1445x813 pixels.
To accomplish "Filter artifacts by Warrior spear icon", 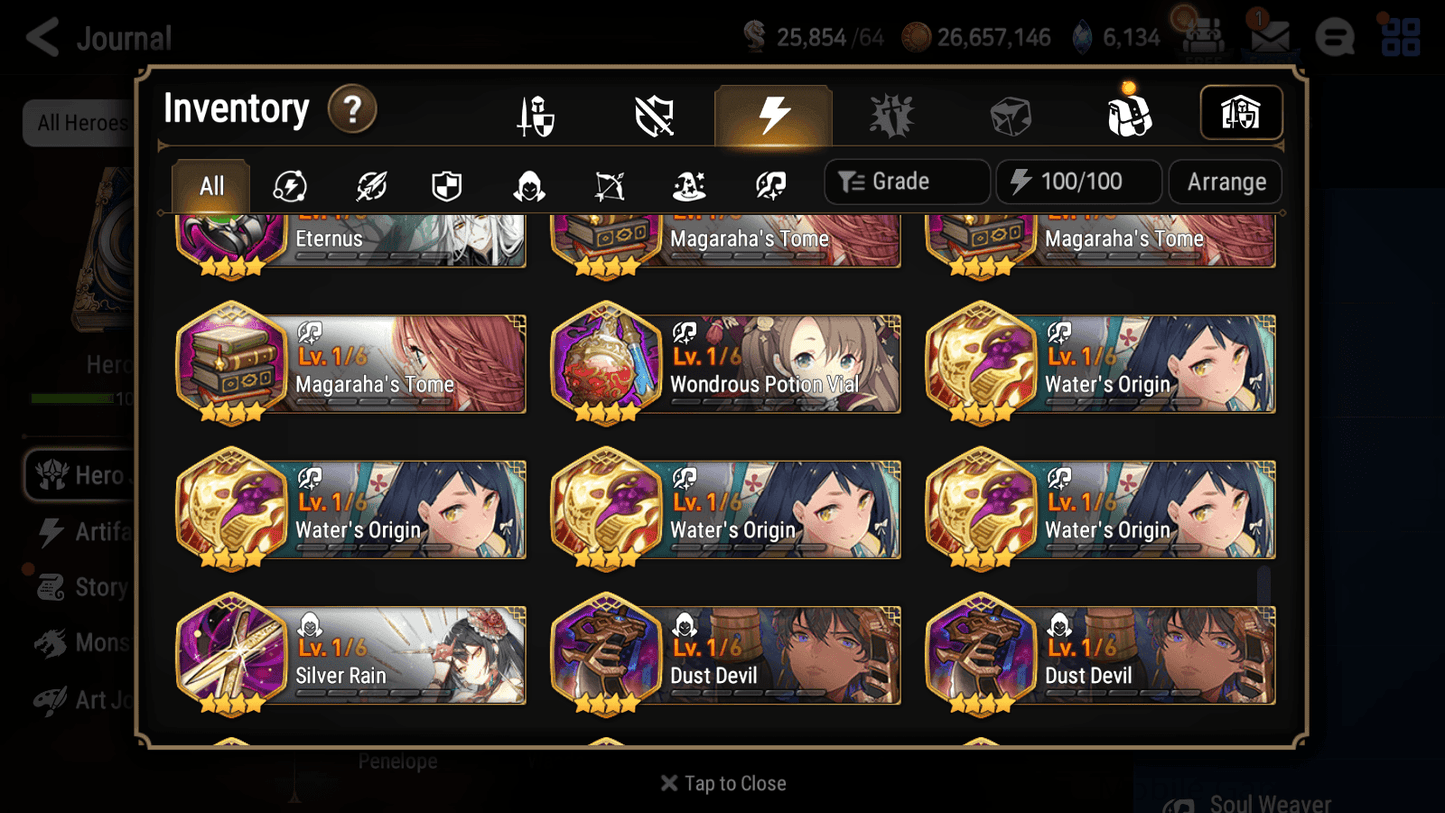I will tap(370, 183).
